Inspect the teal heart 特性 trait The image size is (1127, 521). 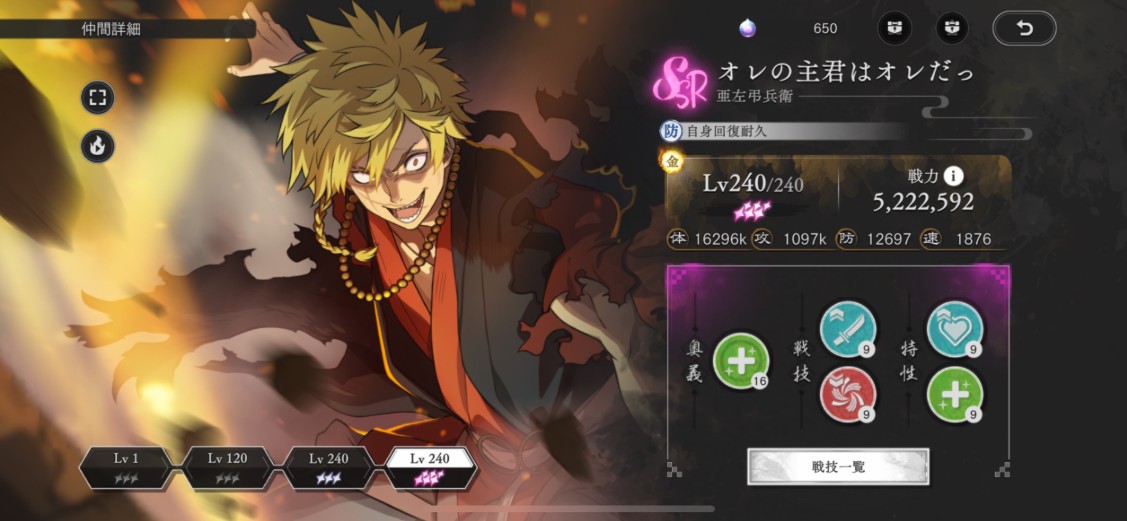pos(954,329)
